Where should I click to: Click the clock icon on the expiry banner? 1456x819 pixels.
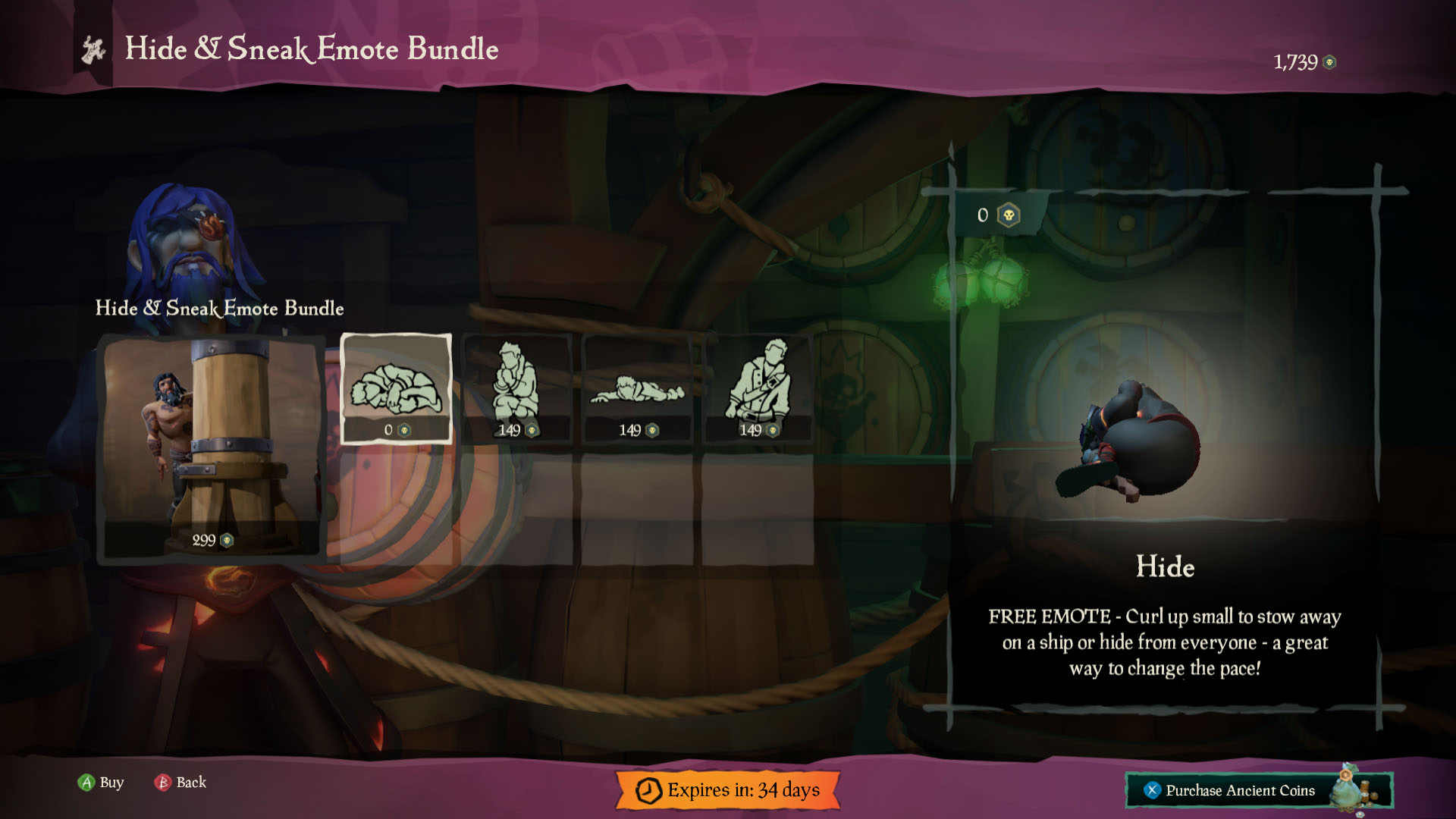click(650, 789)
